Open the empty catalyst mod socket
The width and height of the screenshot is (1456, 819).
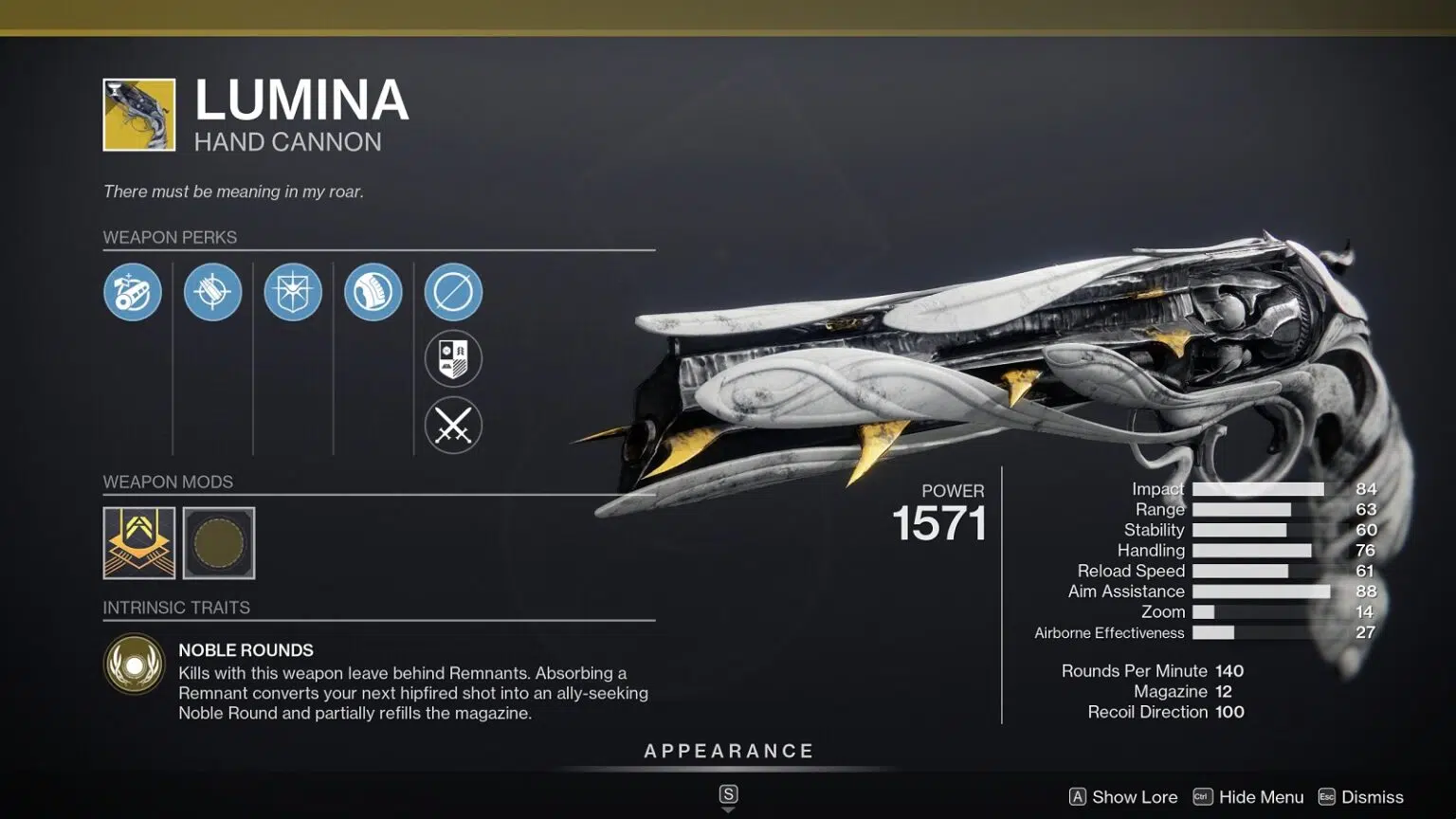point(219,543)
